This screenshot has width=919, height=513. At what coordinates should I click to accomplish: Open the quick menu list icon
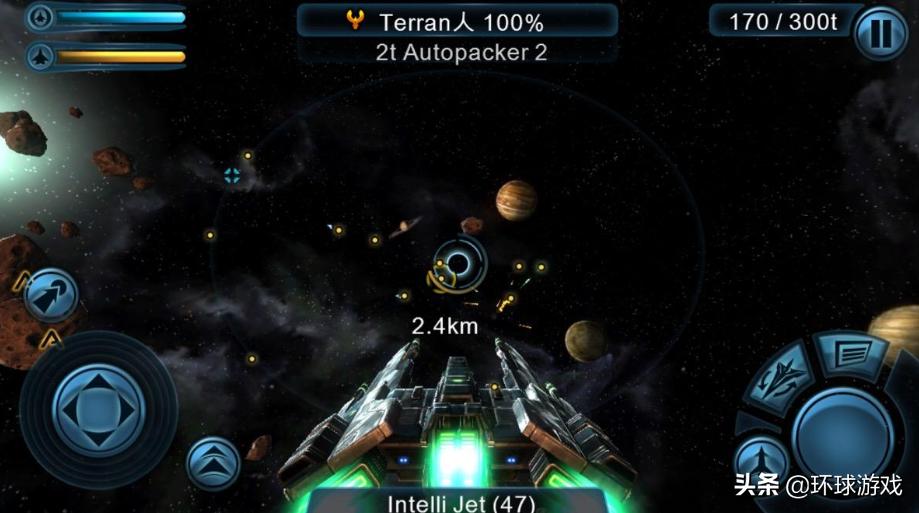[848, 352]
